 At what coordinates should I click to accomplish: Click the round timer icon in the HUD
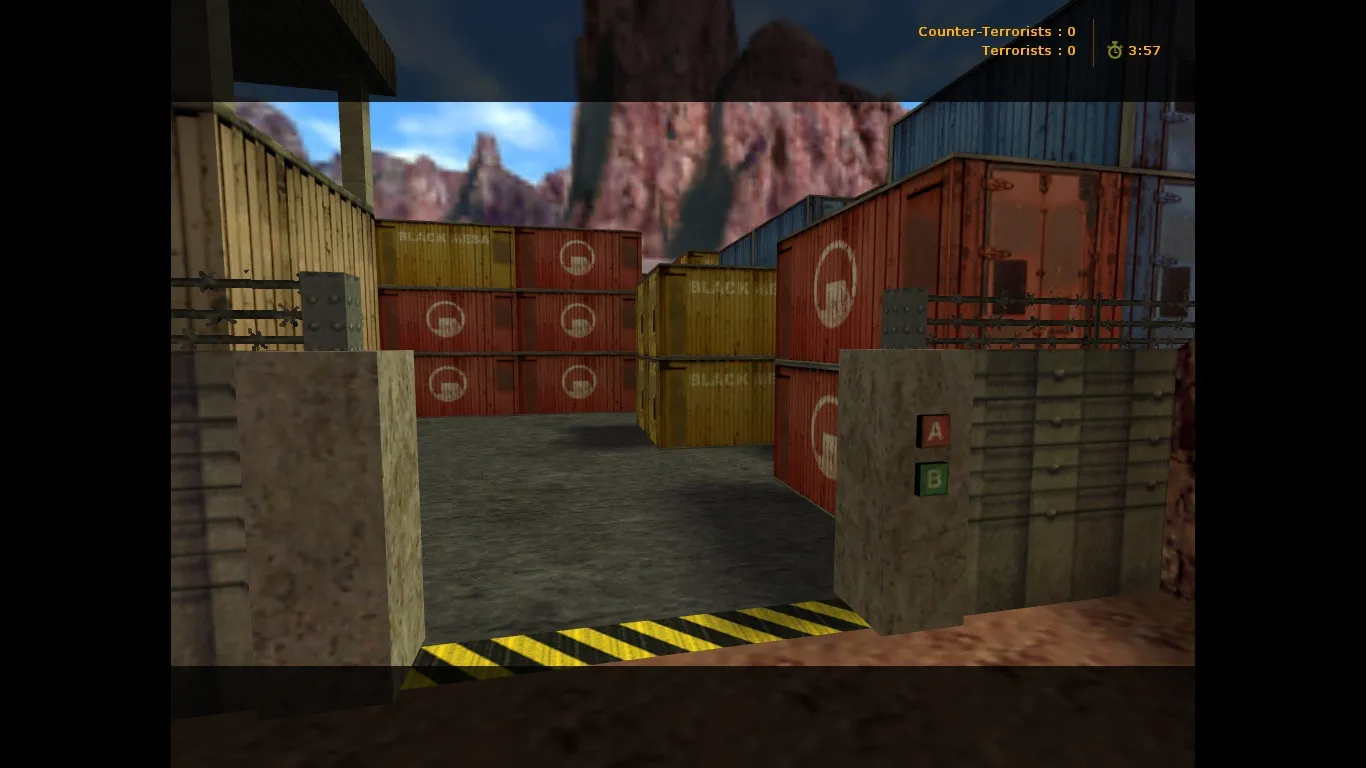point(1115,50)
